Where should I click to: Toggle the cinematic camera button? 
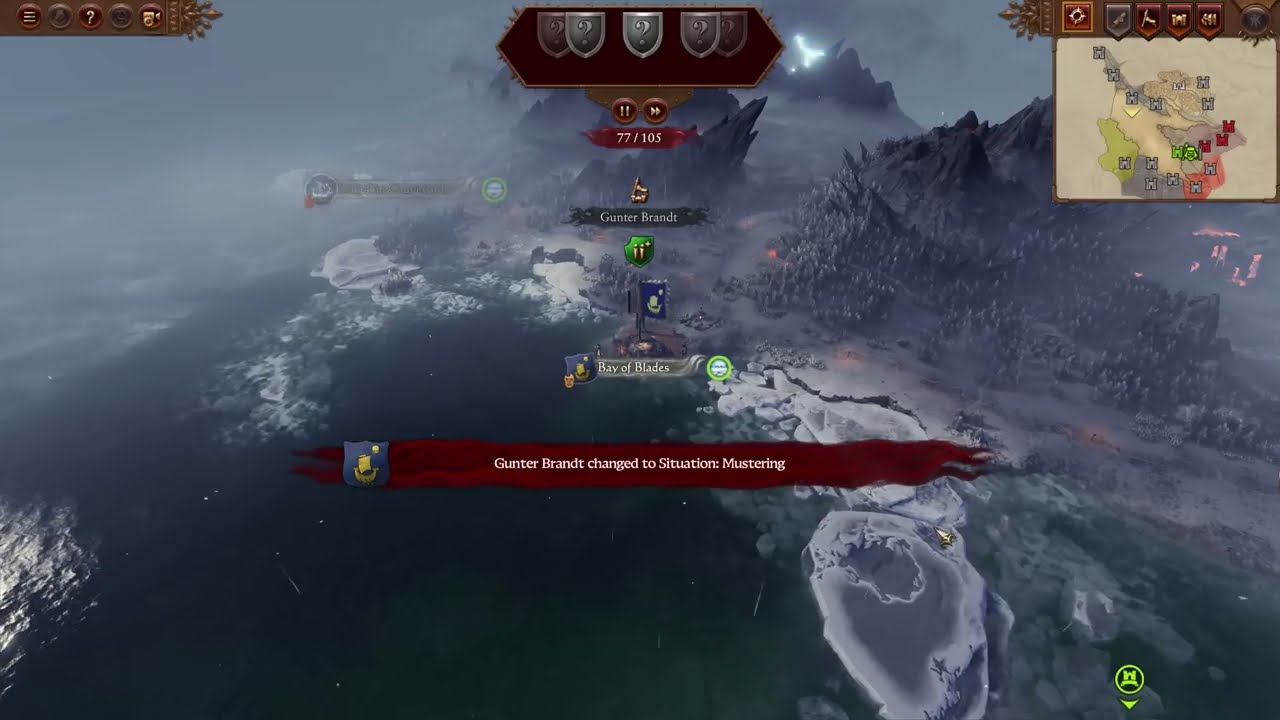point(151,17)
